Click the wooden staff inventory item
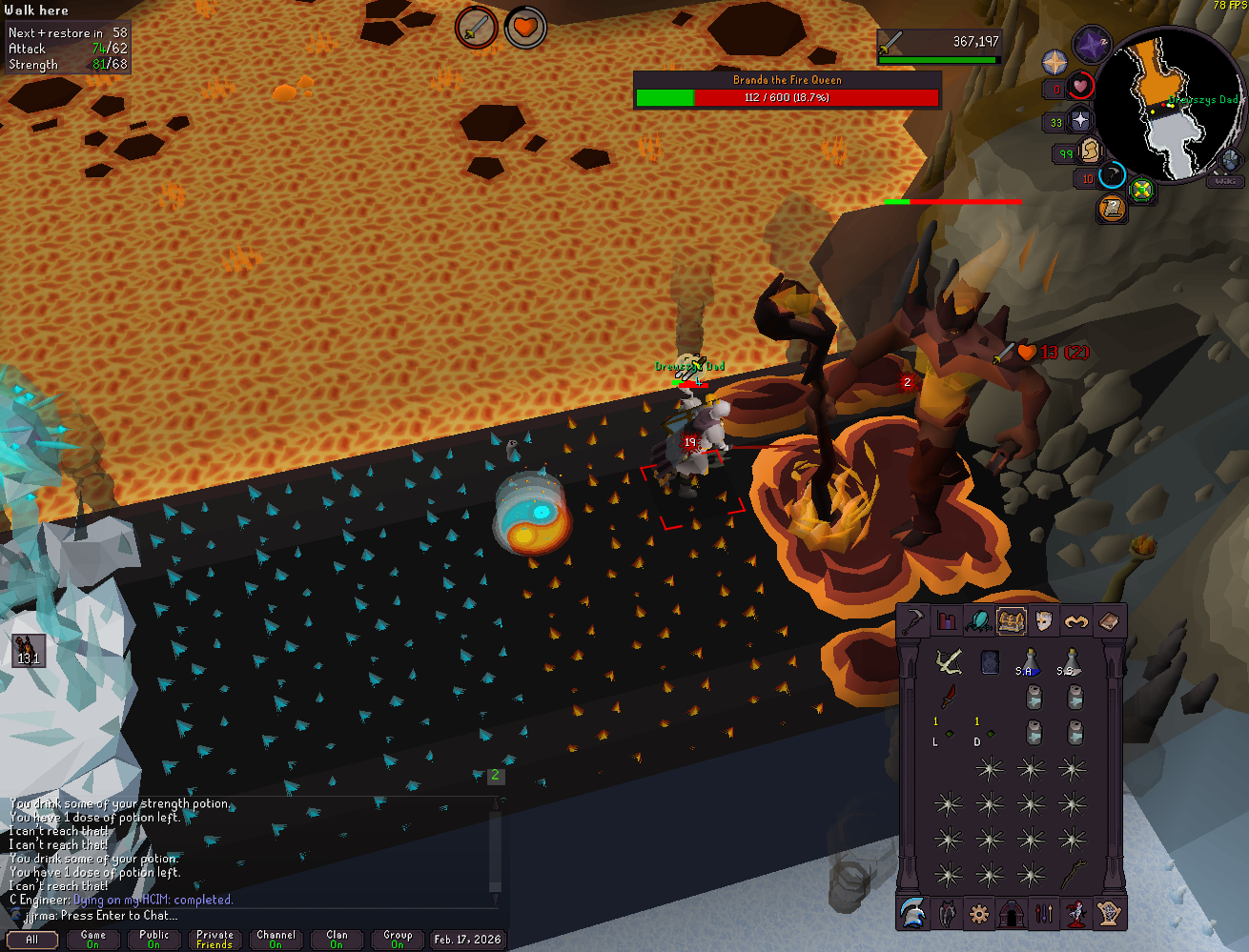Image resolution: width=1249 pixels, height=952 pixels. 1075,874
